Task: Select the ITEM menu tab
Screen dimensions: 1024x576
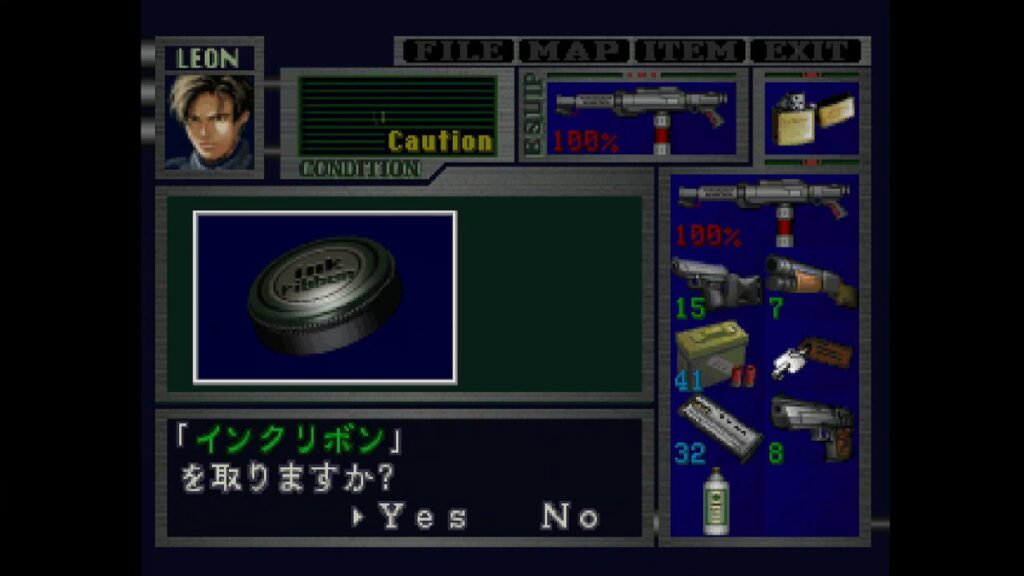Action: point(691,51)
